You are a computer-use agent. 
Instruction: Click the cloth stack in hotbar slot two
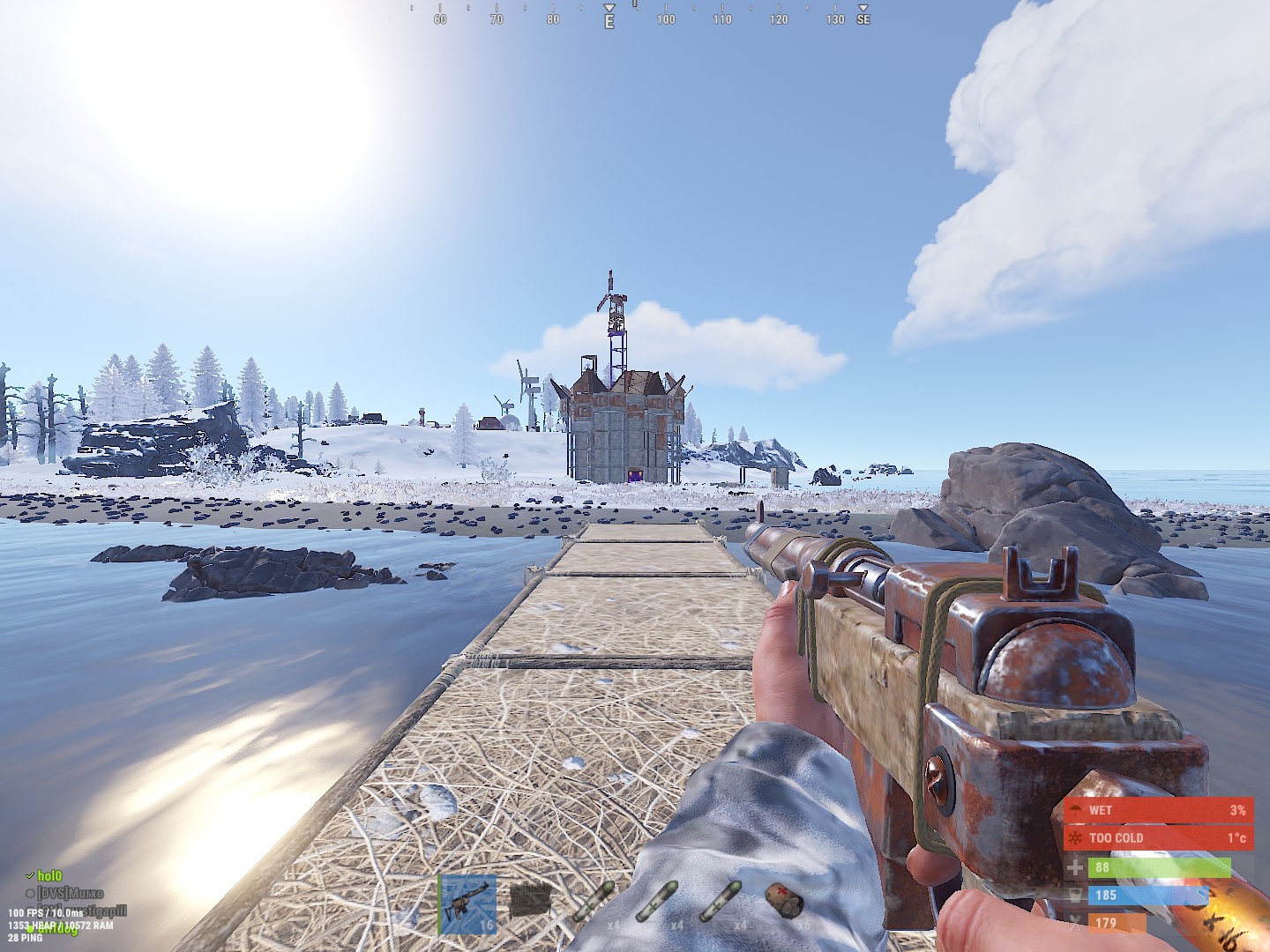click(x=530, y=902)
